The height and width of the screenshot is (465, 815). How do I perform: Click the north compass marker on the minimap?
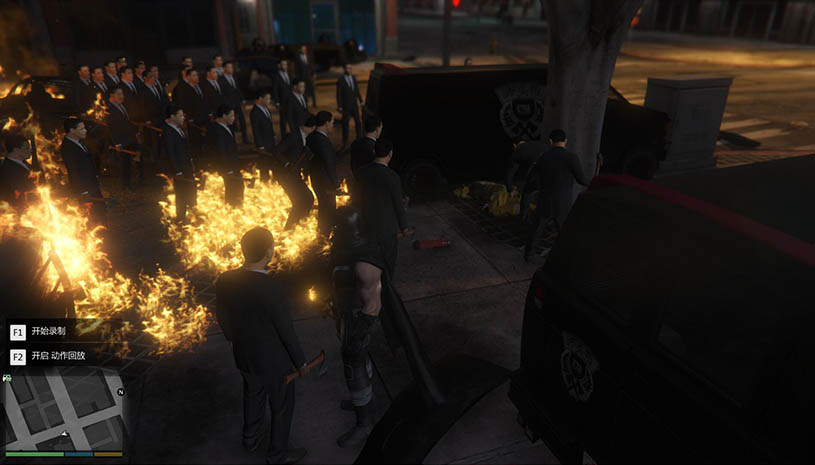(120, 392)
